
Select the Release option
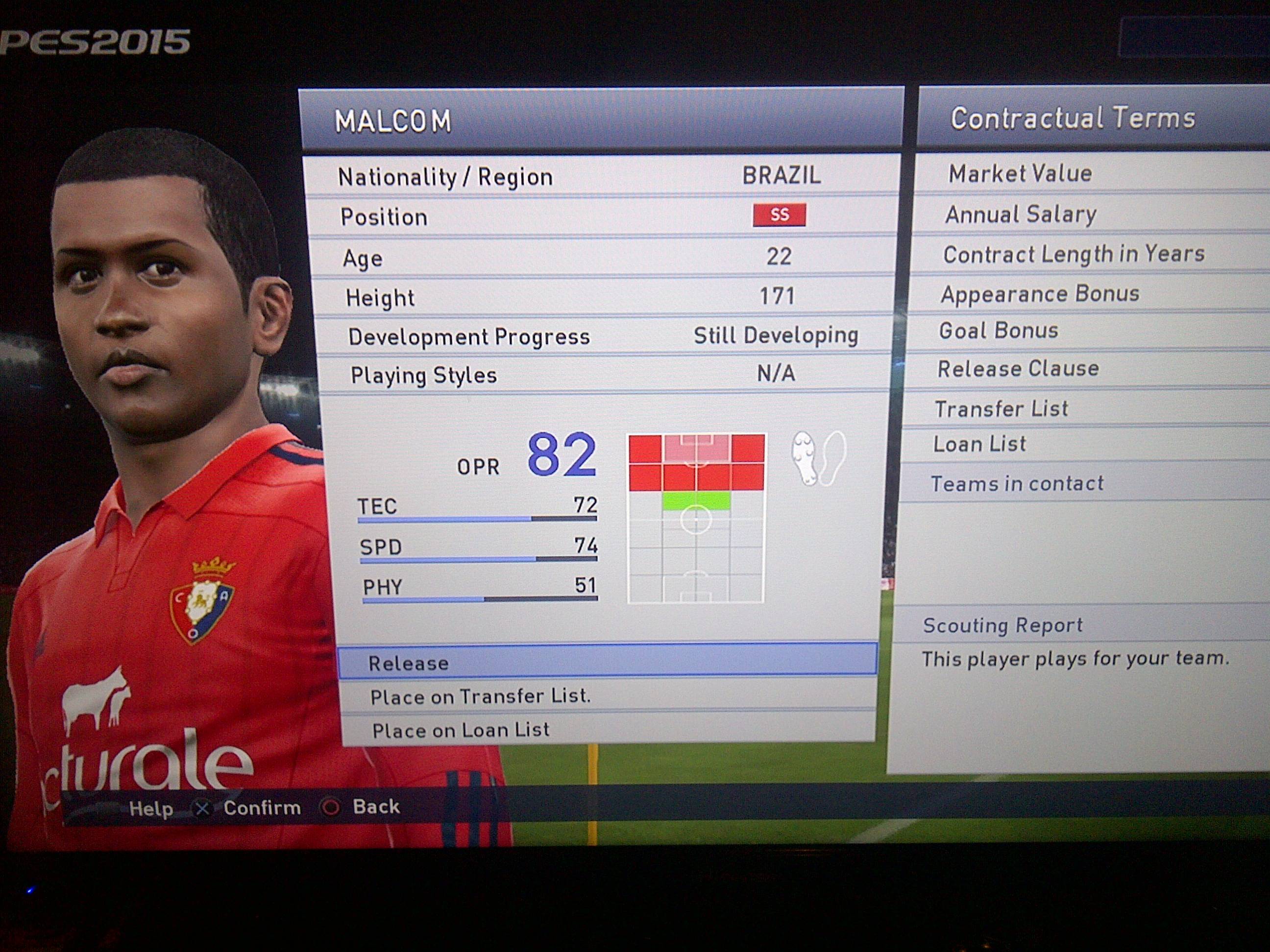click(608, 662)
